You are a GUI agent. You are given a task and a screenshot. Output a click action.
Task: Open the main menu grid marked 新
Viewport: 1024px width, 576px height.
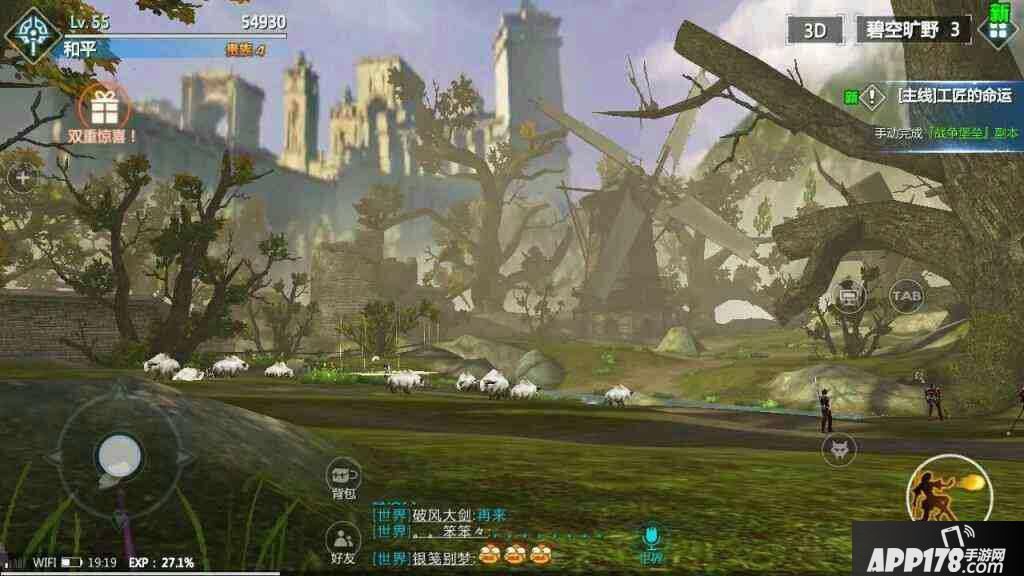[998, 27]
